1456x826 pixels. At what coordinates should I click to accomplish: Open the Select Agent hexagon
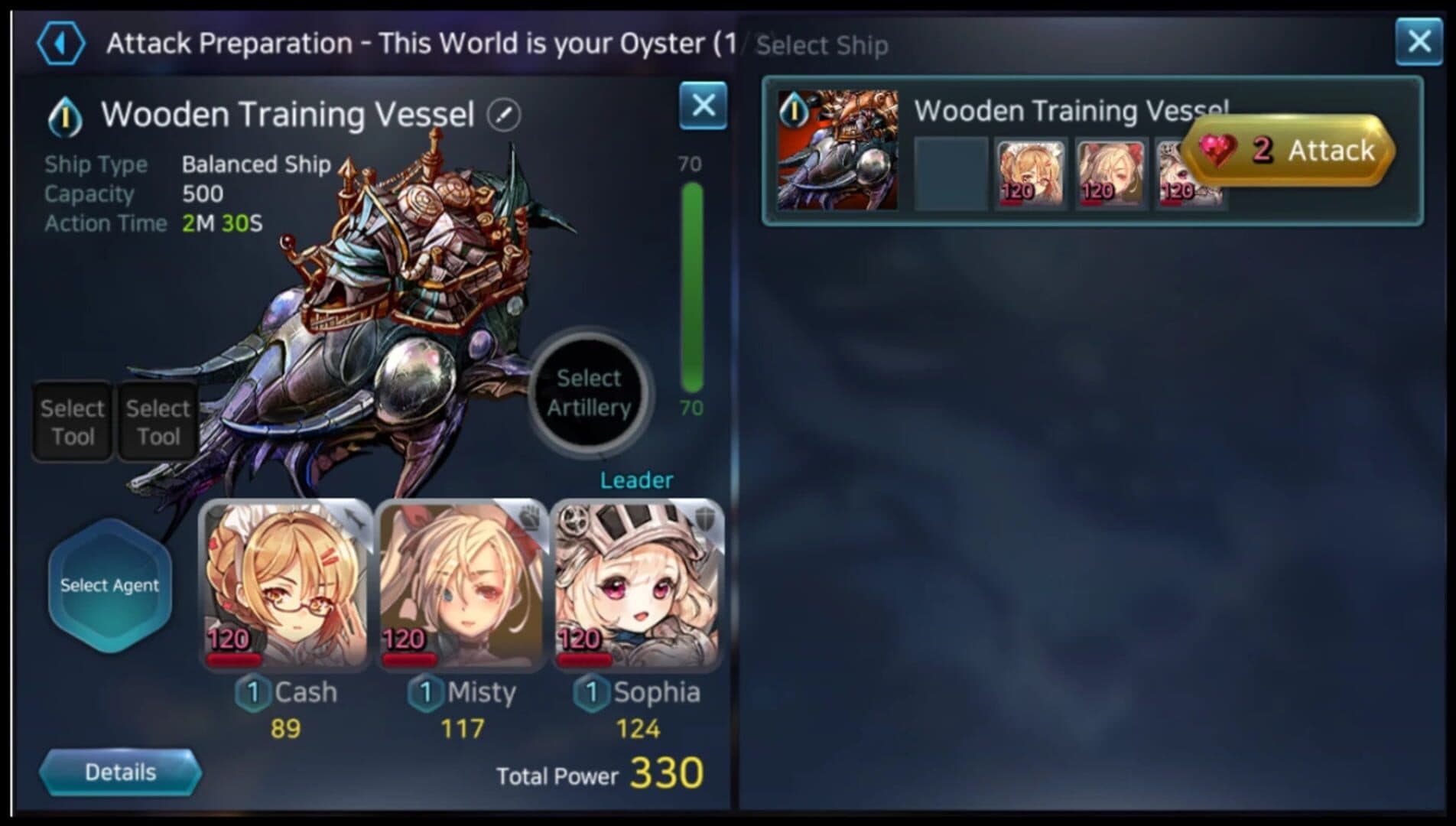[x=110, y=585]
